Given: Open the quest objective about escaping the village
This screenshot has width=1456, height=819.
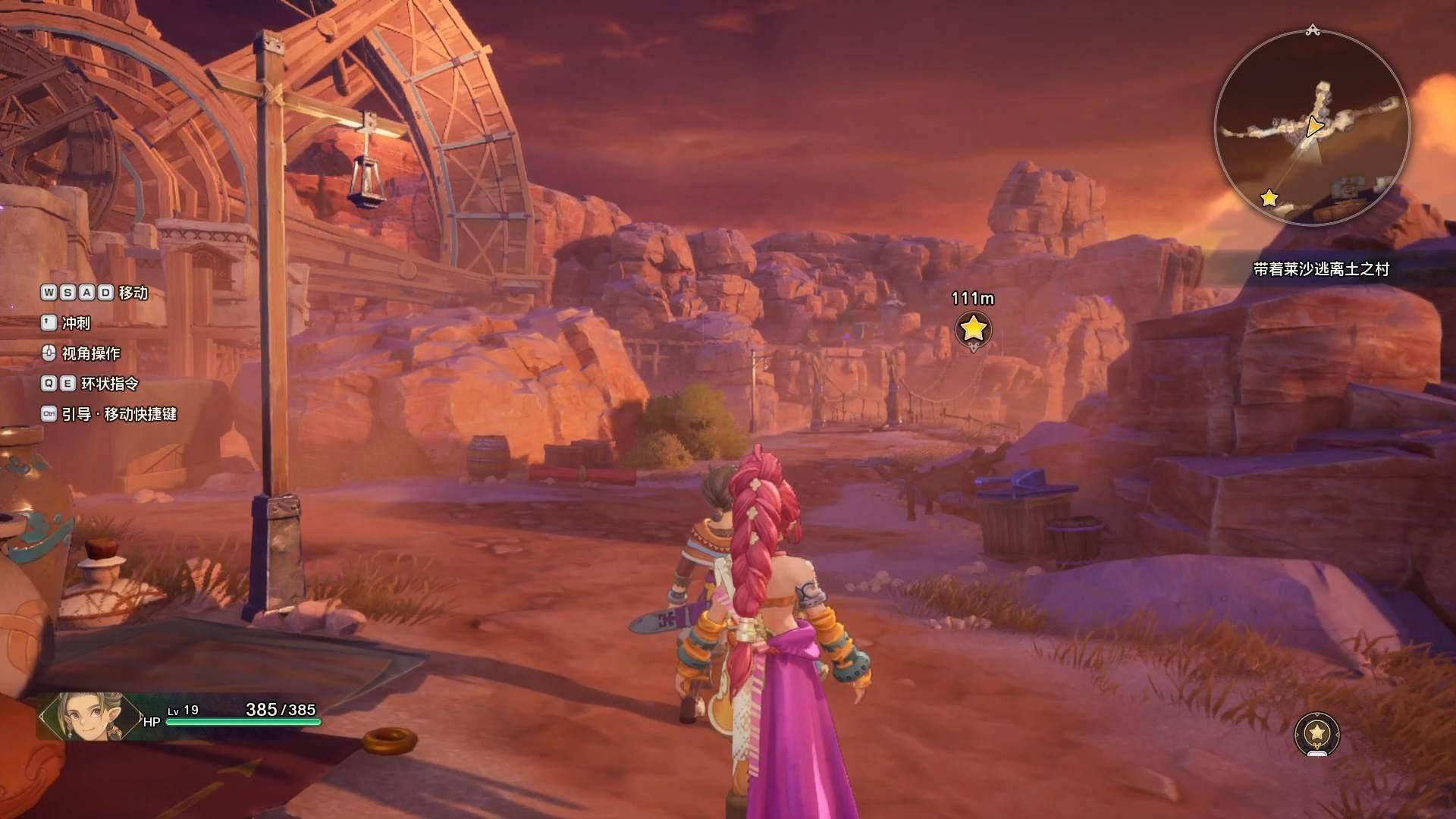Looking at the screenshot, I should click(1320, 269).
